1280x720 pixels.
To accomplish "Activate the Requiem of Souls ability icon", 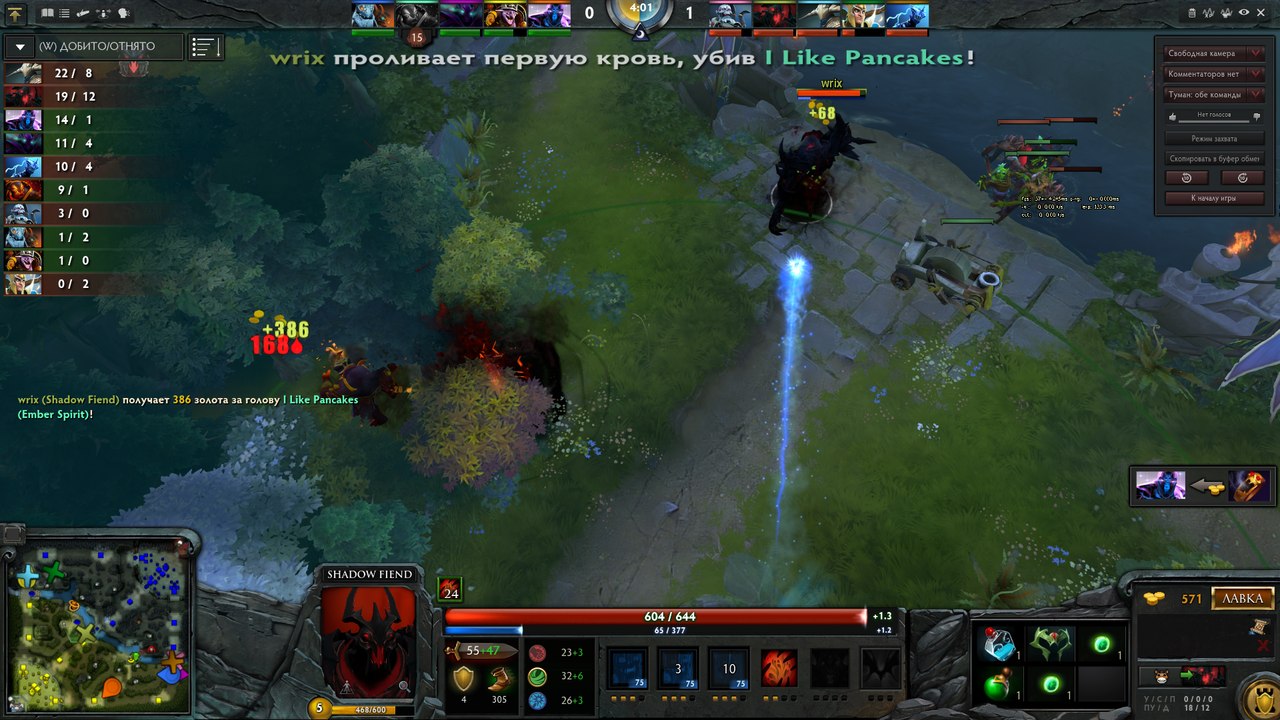I will pos(880,668).
